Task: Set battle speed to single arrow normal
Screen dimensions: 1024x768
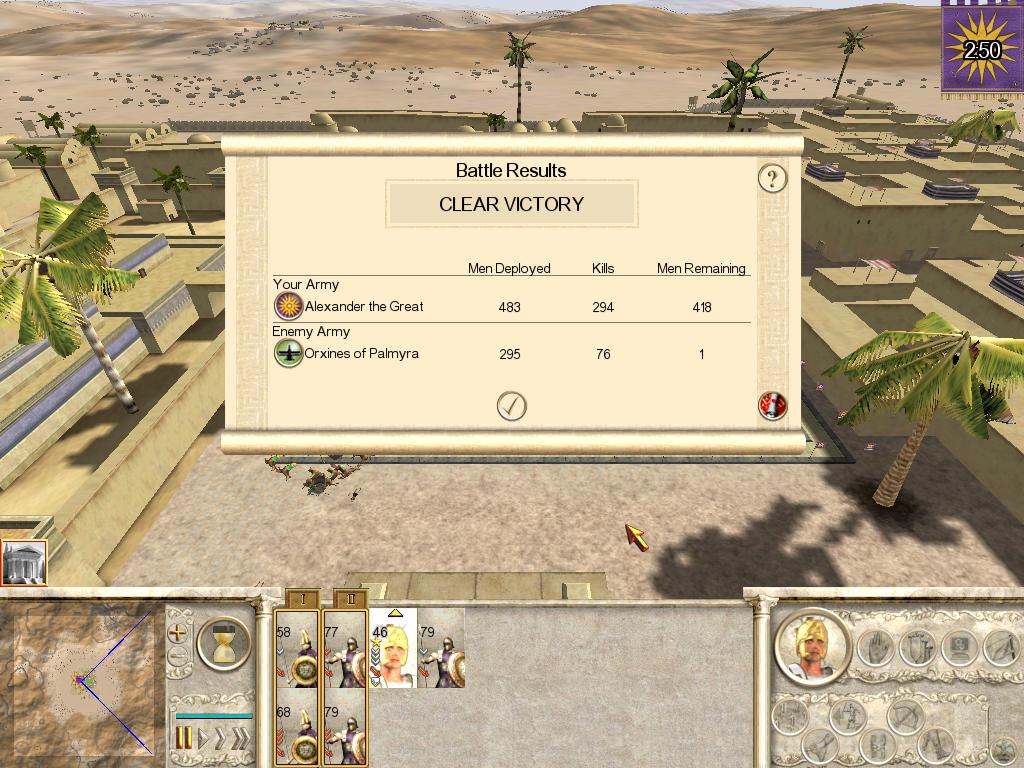Action: pos(204,739)
